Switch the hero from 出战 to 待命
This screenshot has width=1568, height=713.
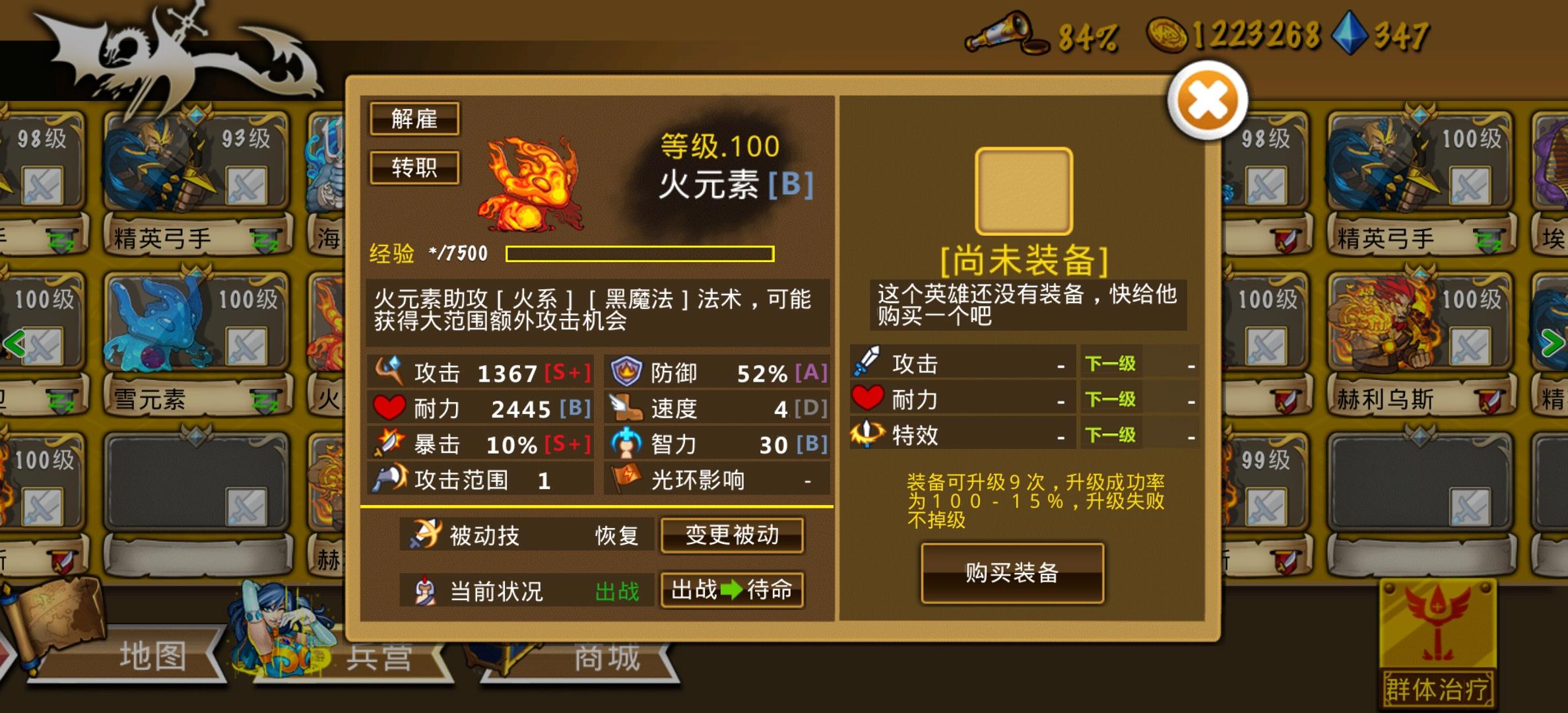point(731,591)
